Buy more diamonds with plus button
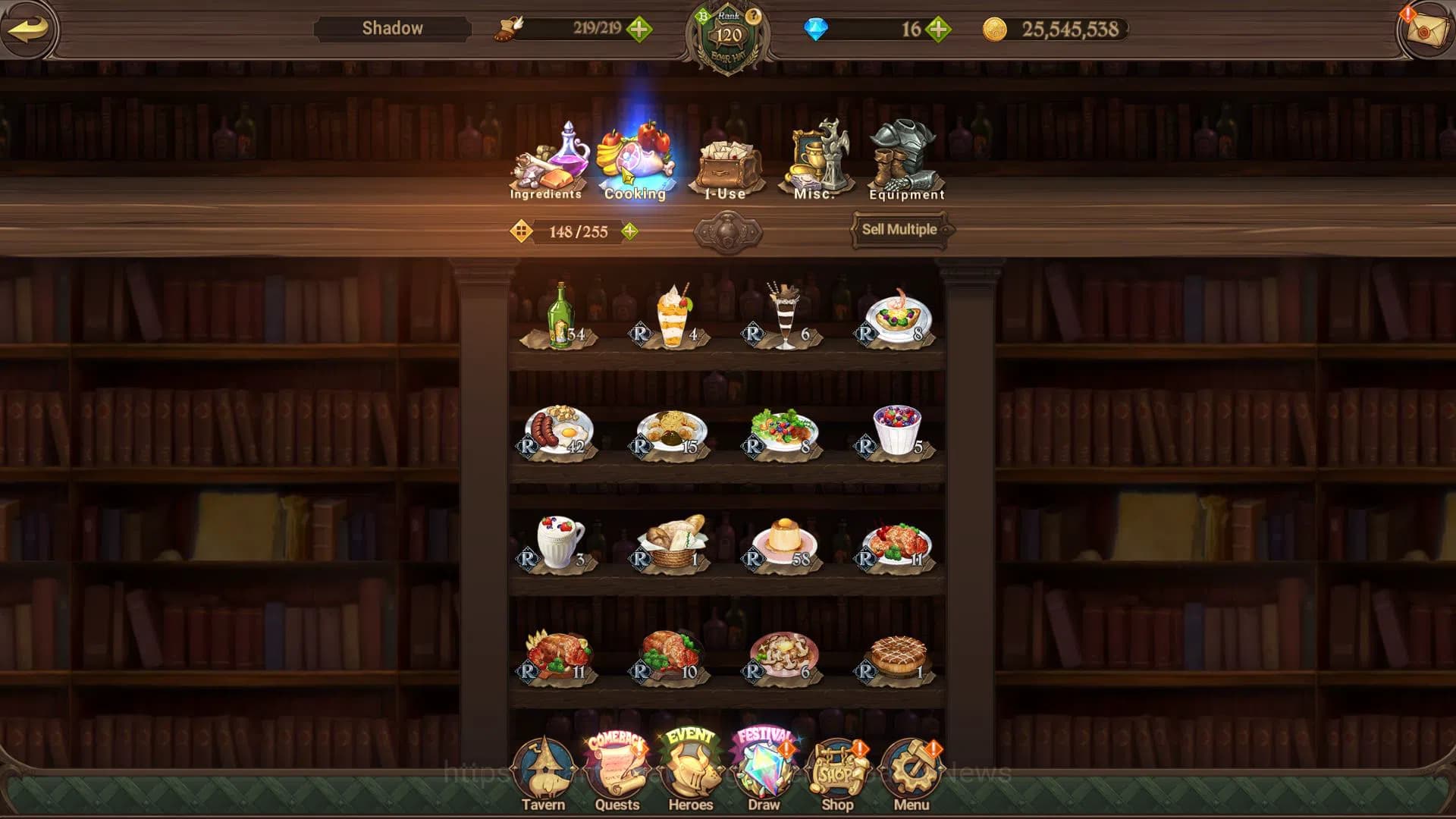The width and height of the screenshot is (1456, 819). [938, 30]
